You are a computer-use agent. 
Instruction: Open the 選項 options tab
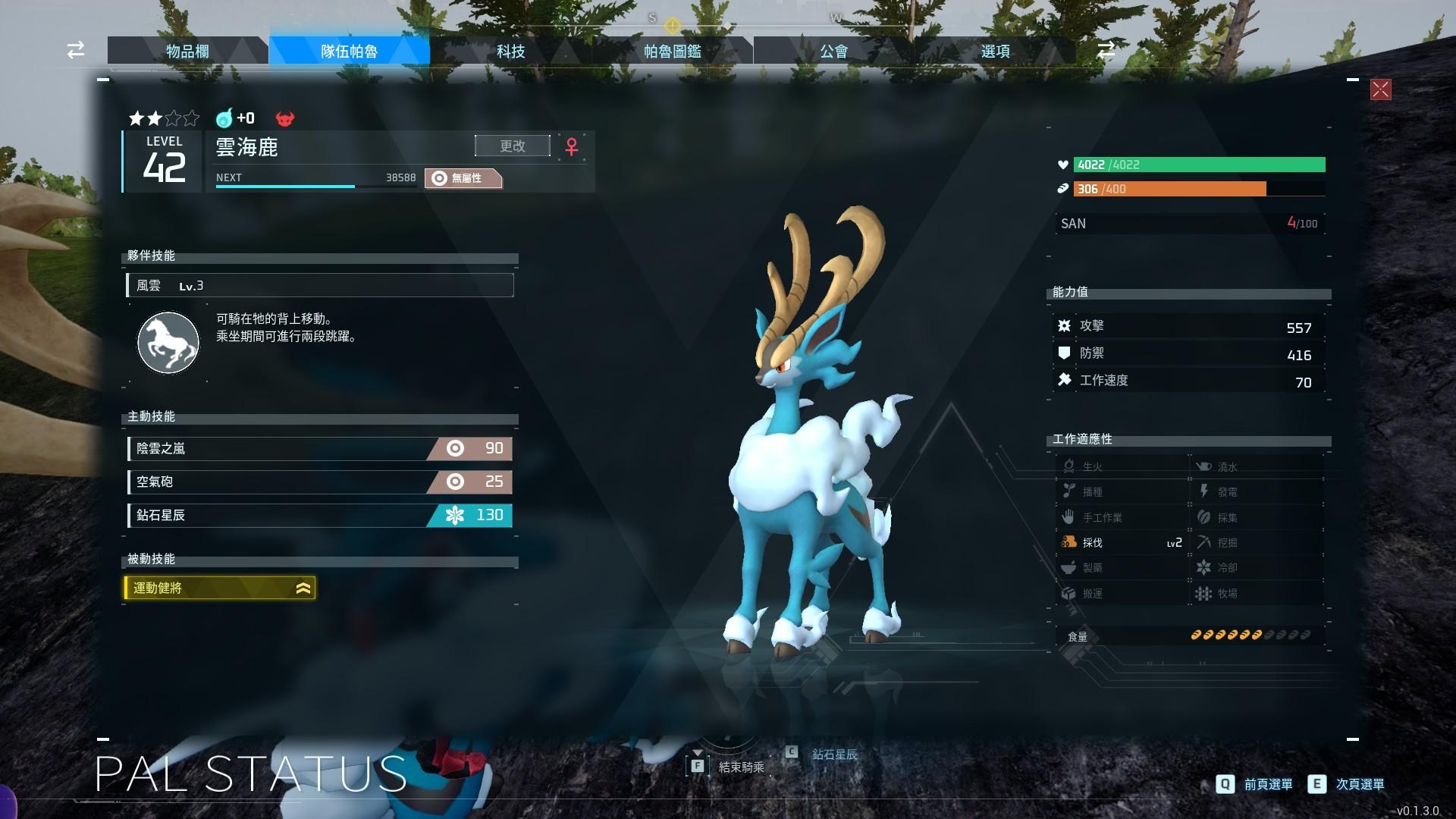[995, 51]
